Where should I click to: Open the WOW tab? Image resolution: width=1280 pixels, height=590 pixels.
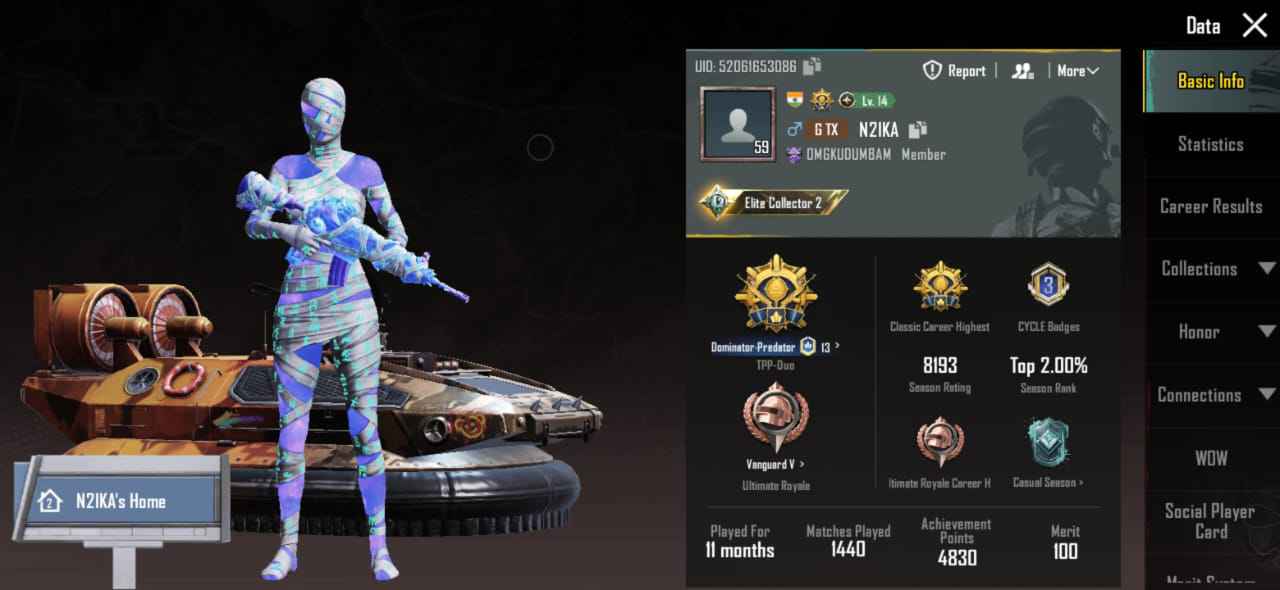(1210, 458)
